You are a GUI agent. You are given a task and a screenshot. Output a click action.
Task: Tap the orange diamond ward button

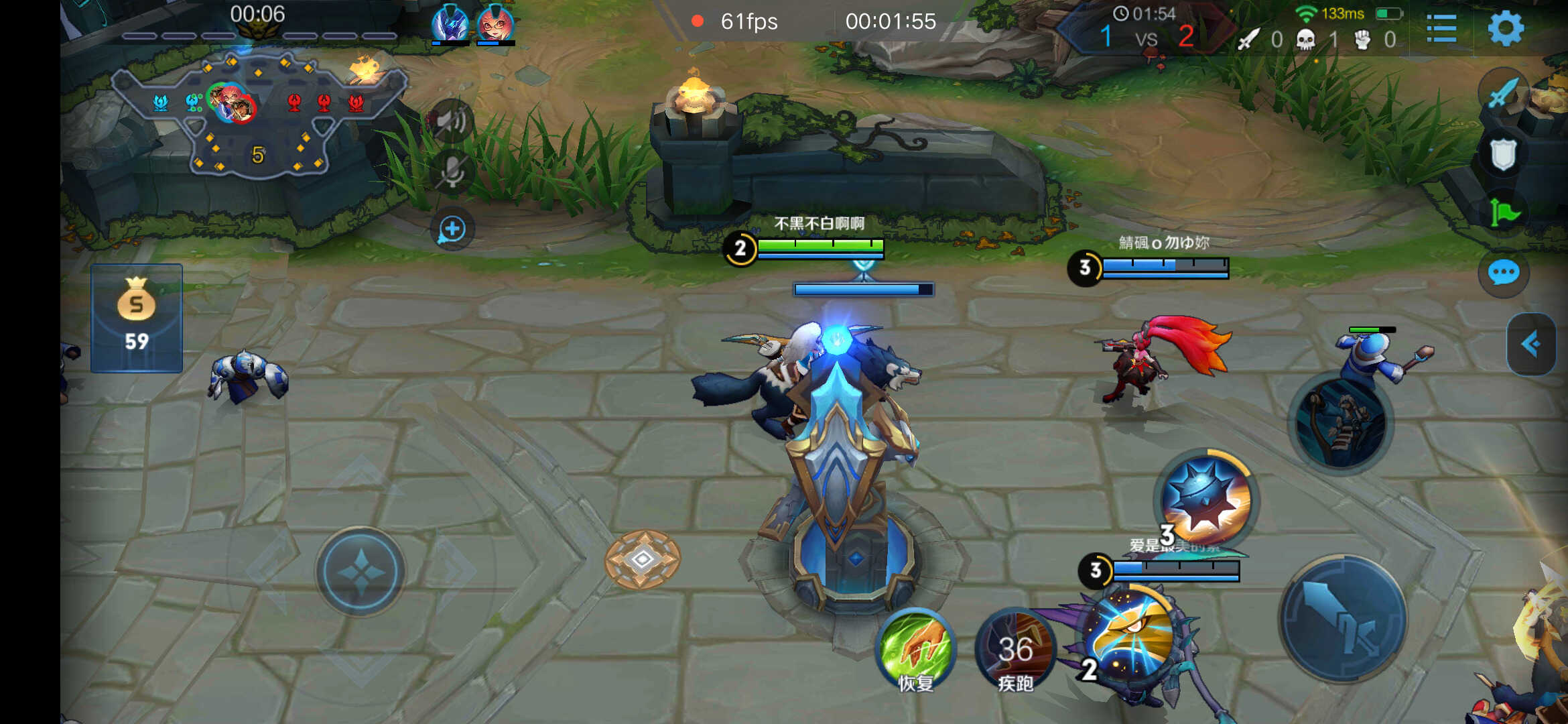coord(643,558)
